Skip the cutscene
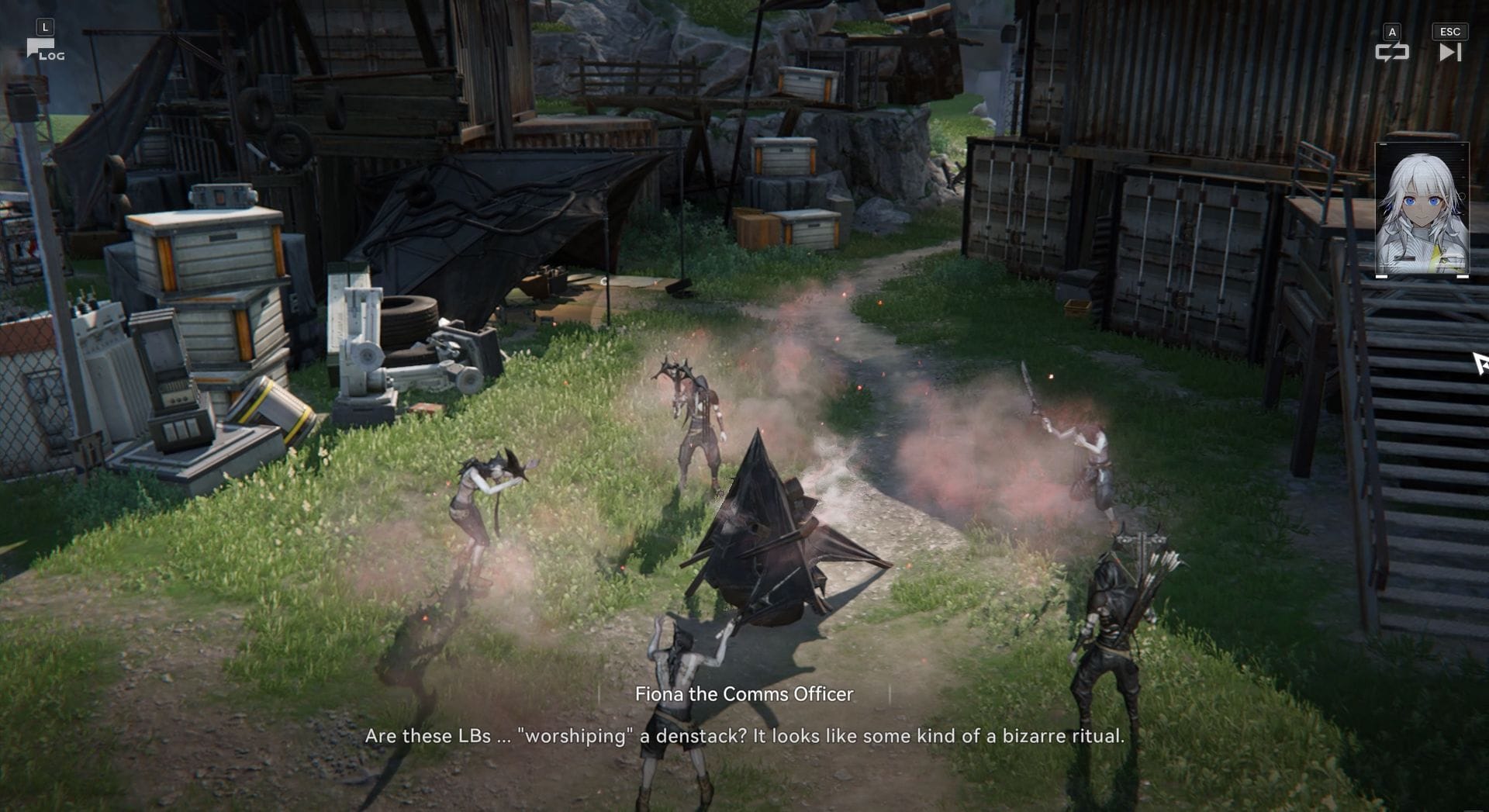The height and width of the screenshot is (812, 1489). pyautogui.click(x=1449, y=51)
